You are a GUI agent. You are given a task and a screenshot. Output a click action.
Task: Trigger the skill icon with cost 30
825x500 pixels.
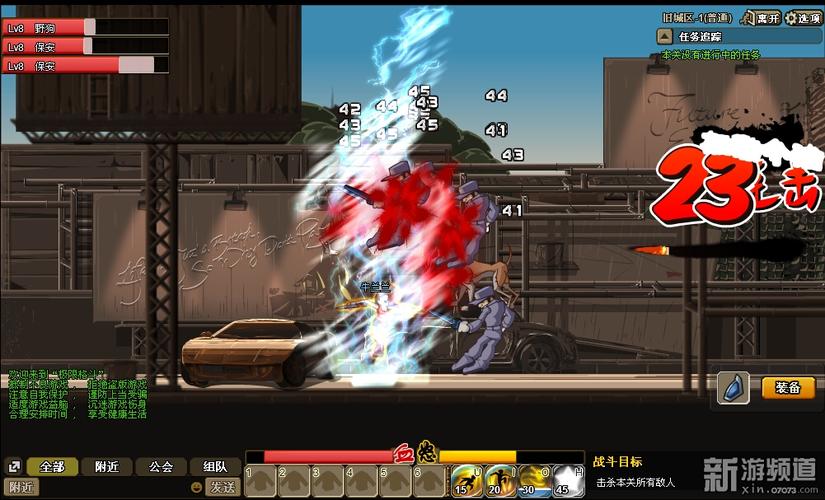533,480
